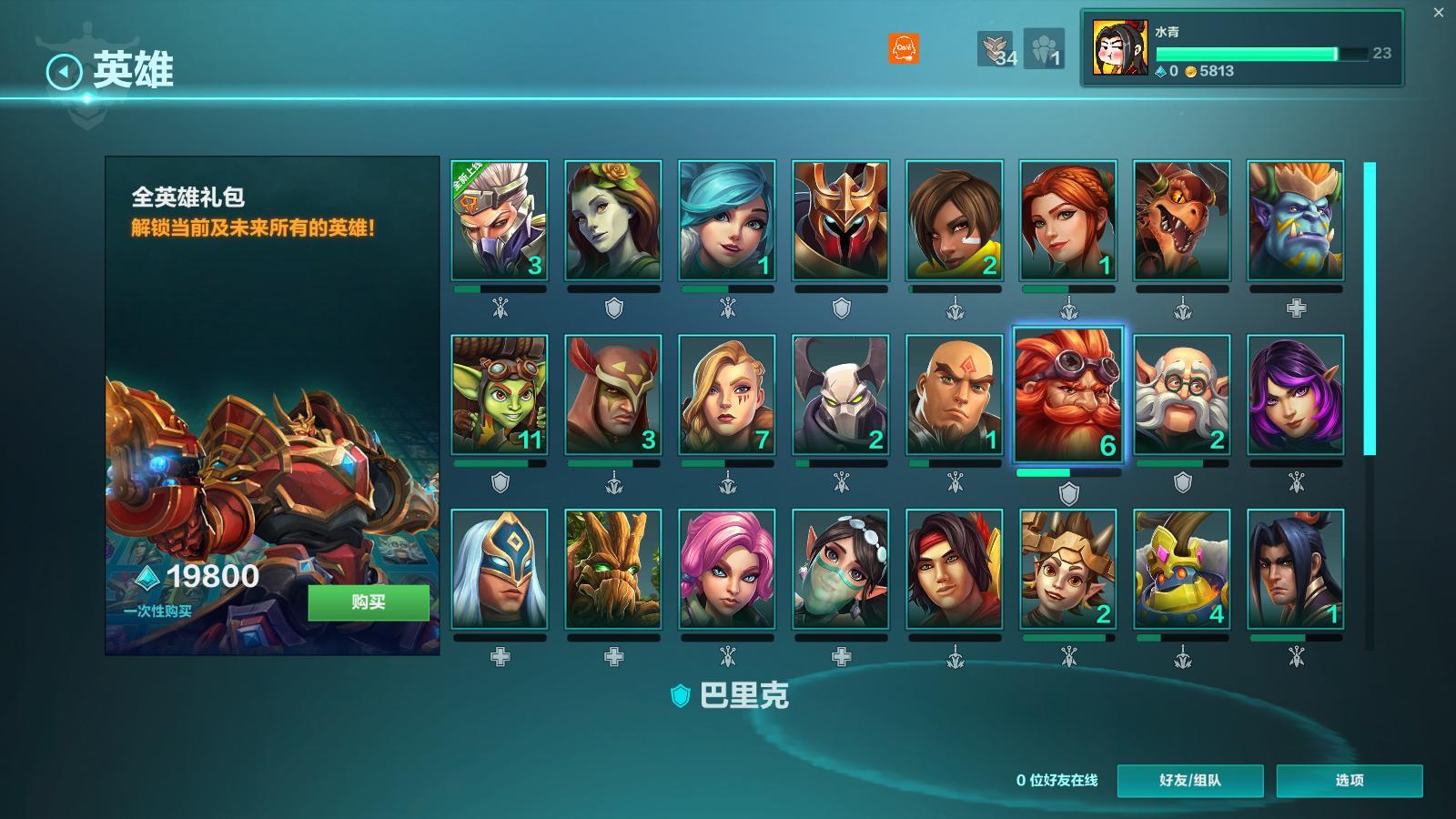The height and width of the screenshot is (819, 1456).
Task: Click the orange mascot icon in top bar
Action: pyautogui.click(x=904, y=48)
